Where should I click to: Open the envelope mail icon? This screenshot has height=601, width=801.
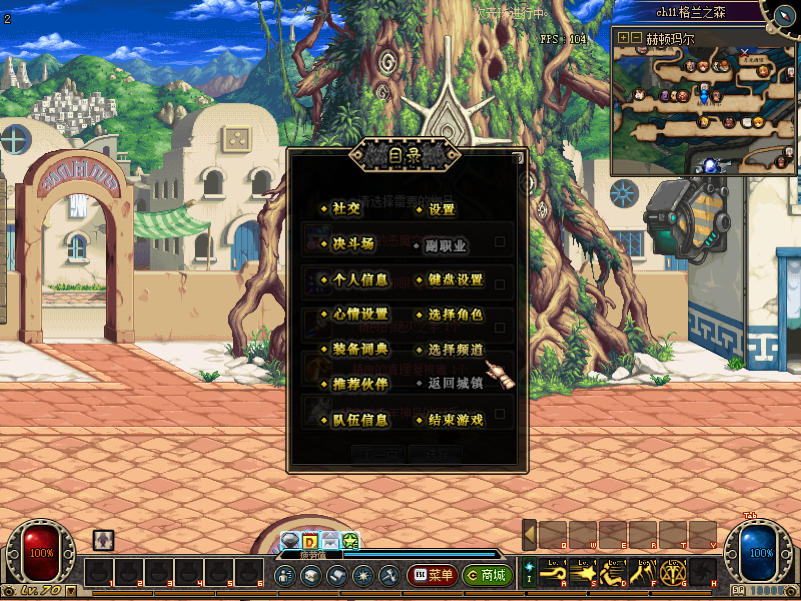(330, 541)
